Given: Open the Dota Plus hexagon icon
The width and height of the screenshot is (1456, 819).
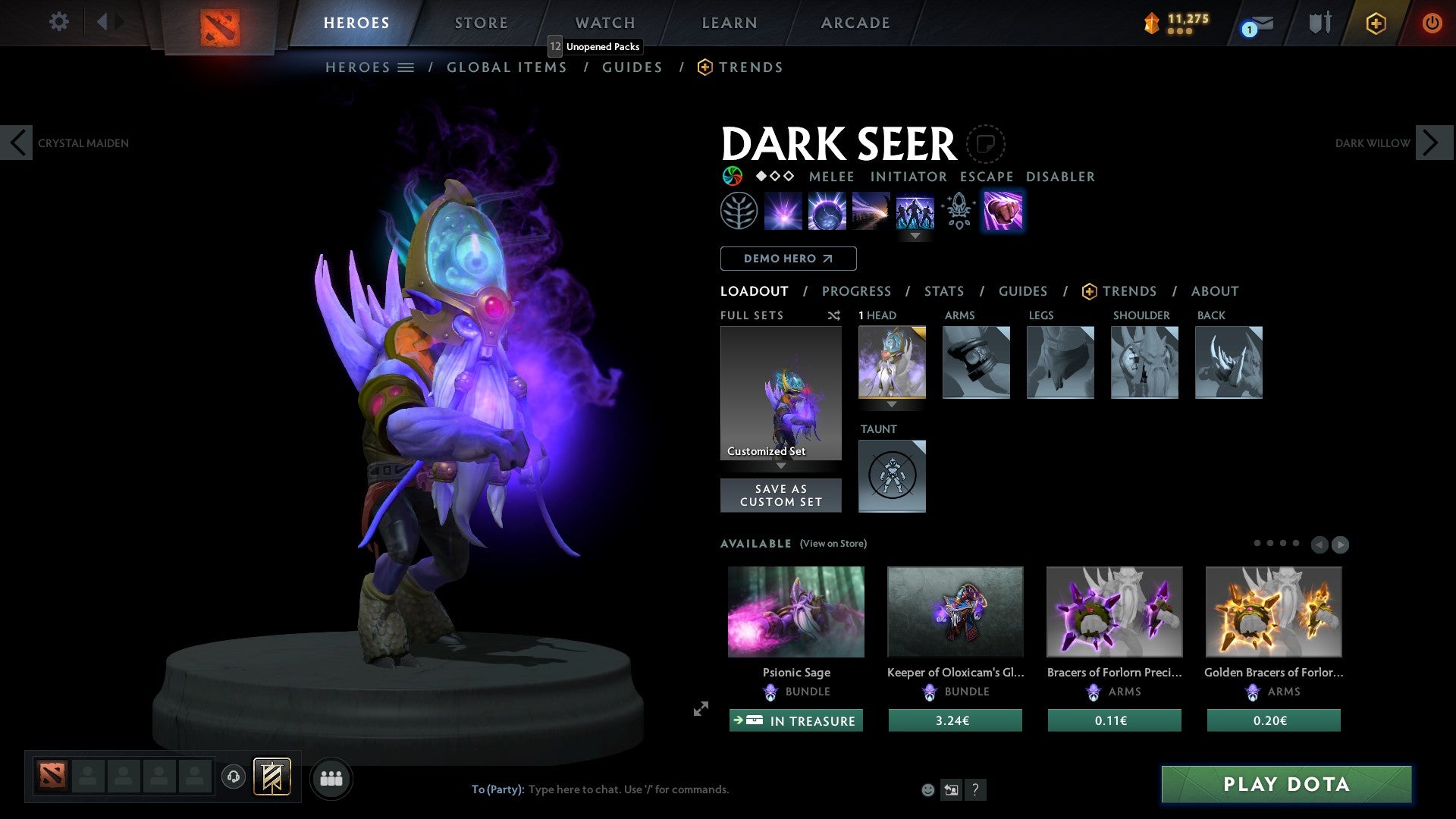Looking at the screenshot, I should [x=1376, y=23].
